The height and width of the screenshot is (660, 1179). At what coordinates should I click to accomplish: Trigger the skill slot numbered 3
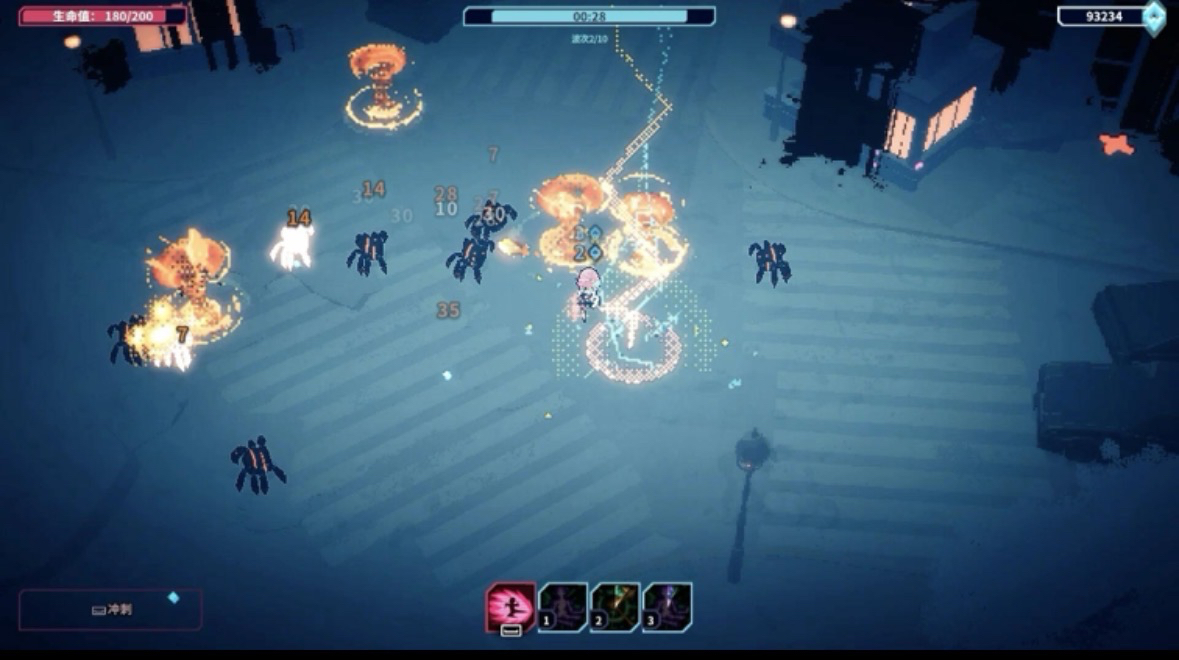(x=667, y=607)
